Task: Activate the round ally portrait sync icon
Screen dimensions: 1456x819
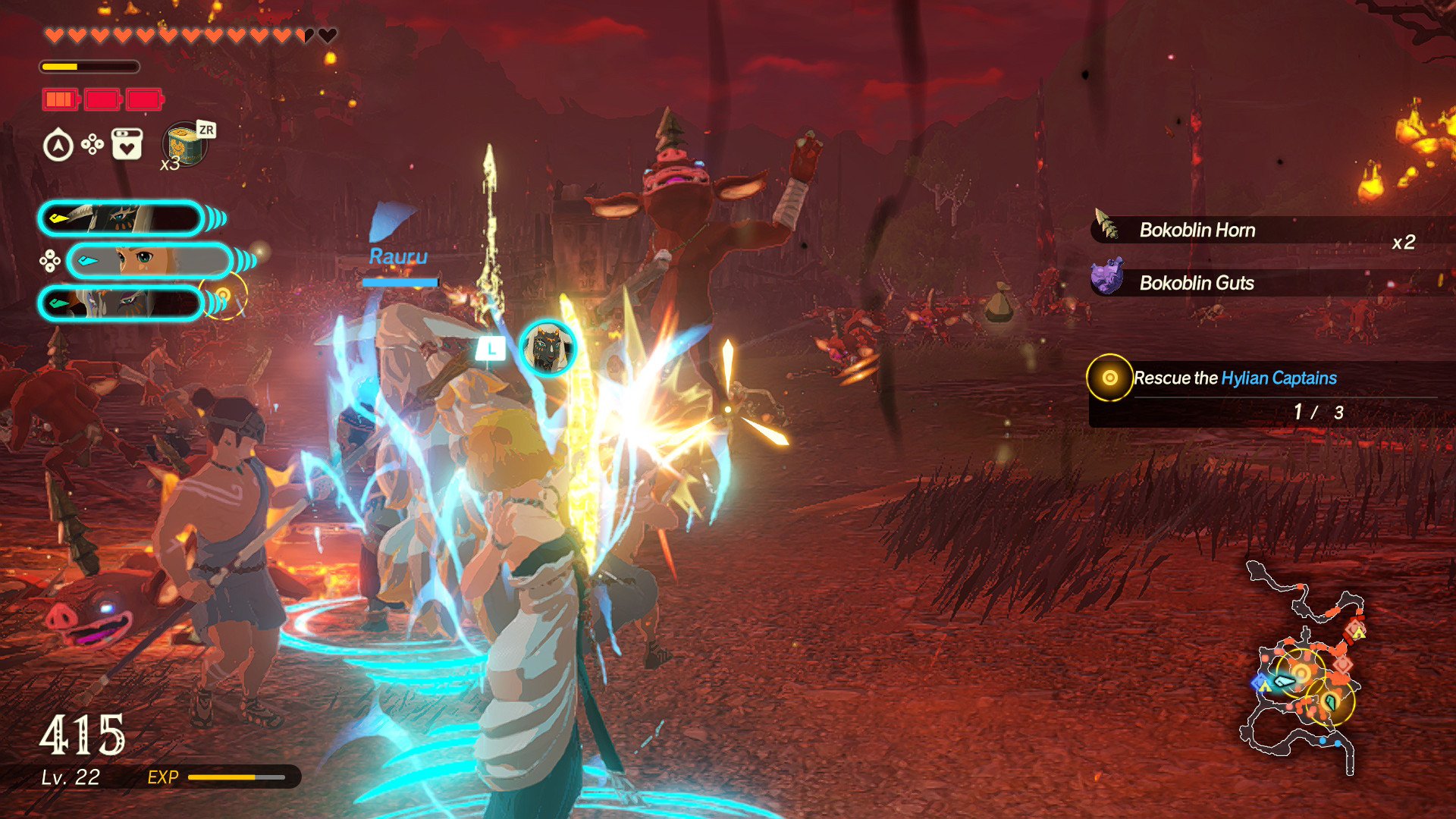Action: (x=547, y=348)
